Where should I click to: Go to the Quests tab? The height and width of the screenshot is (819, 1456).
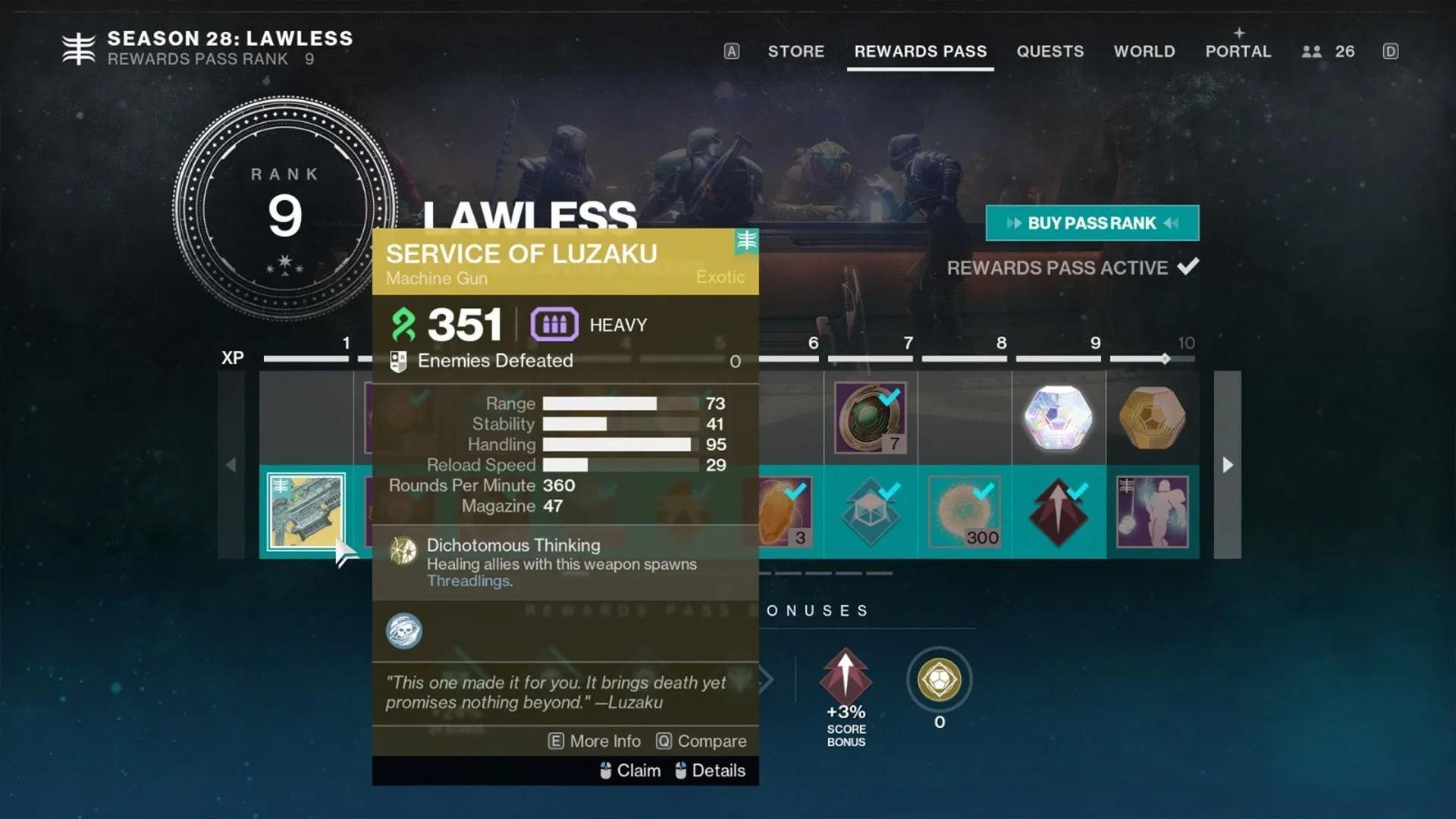(1050, 52)
